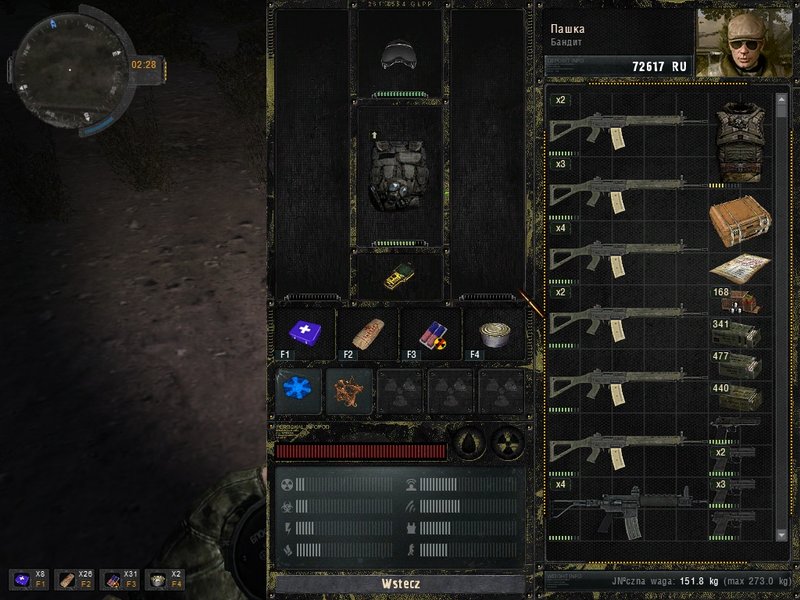Select the ammo box with 341 rounds
This screenshot has height=600, width=800.
[x=740, y=333]
